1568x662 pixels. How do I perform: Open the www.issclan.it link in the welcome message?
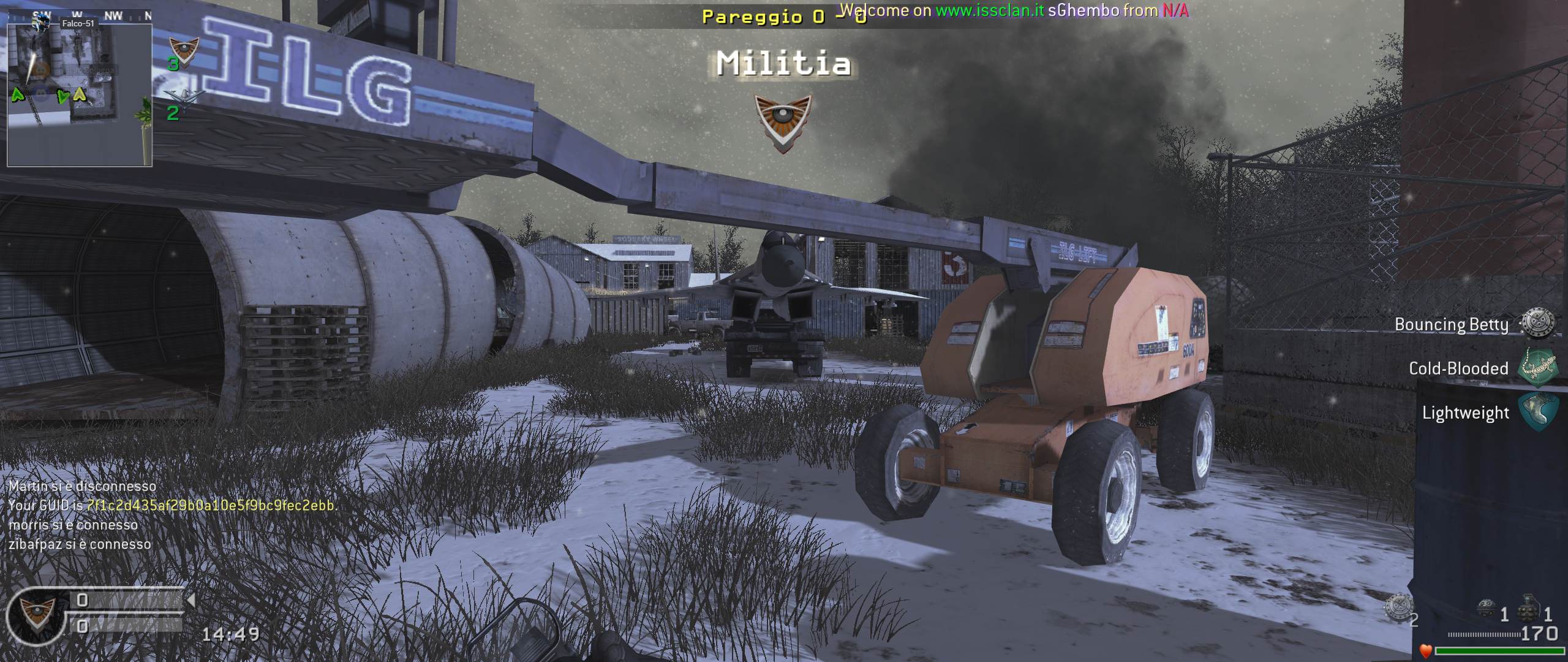tap(990, 10)
